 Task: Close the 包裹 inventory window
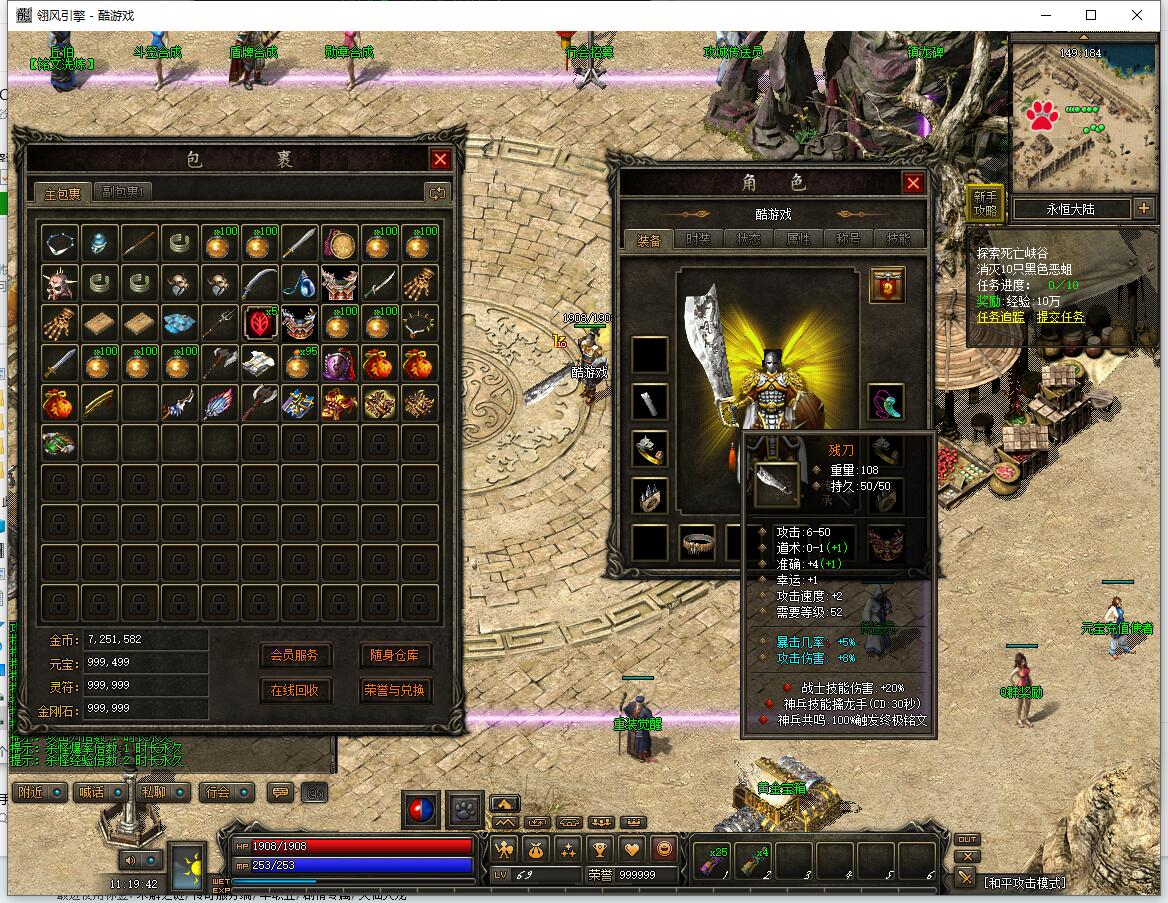tap(440, 159)
